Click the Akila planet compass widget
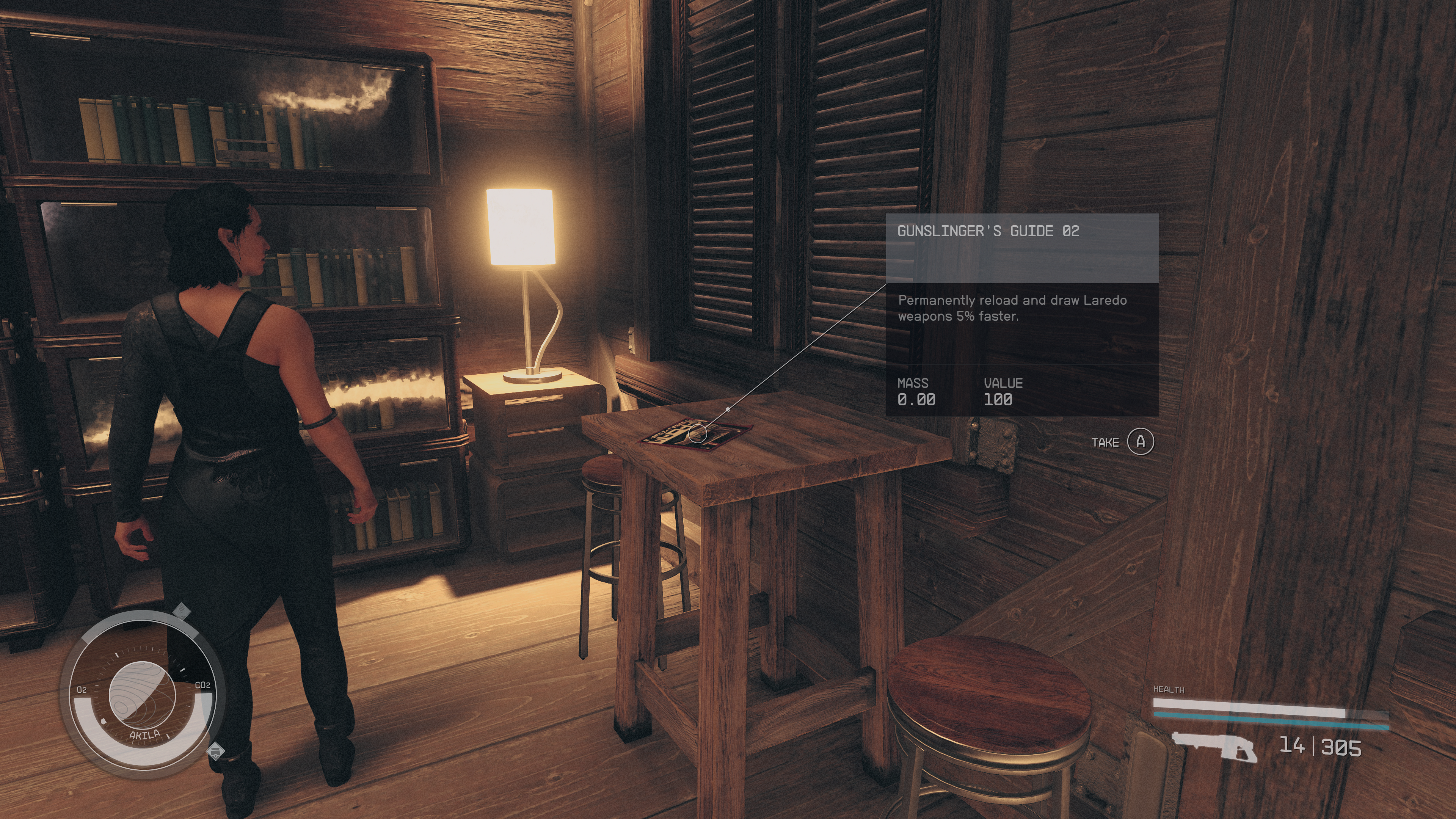The height and width of the screenshot is (819, 1456). tap(142, 695)
